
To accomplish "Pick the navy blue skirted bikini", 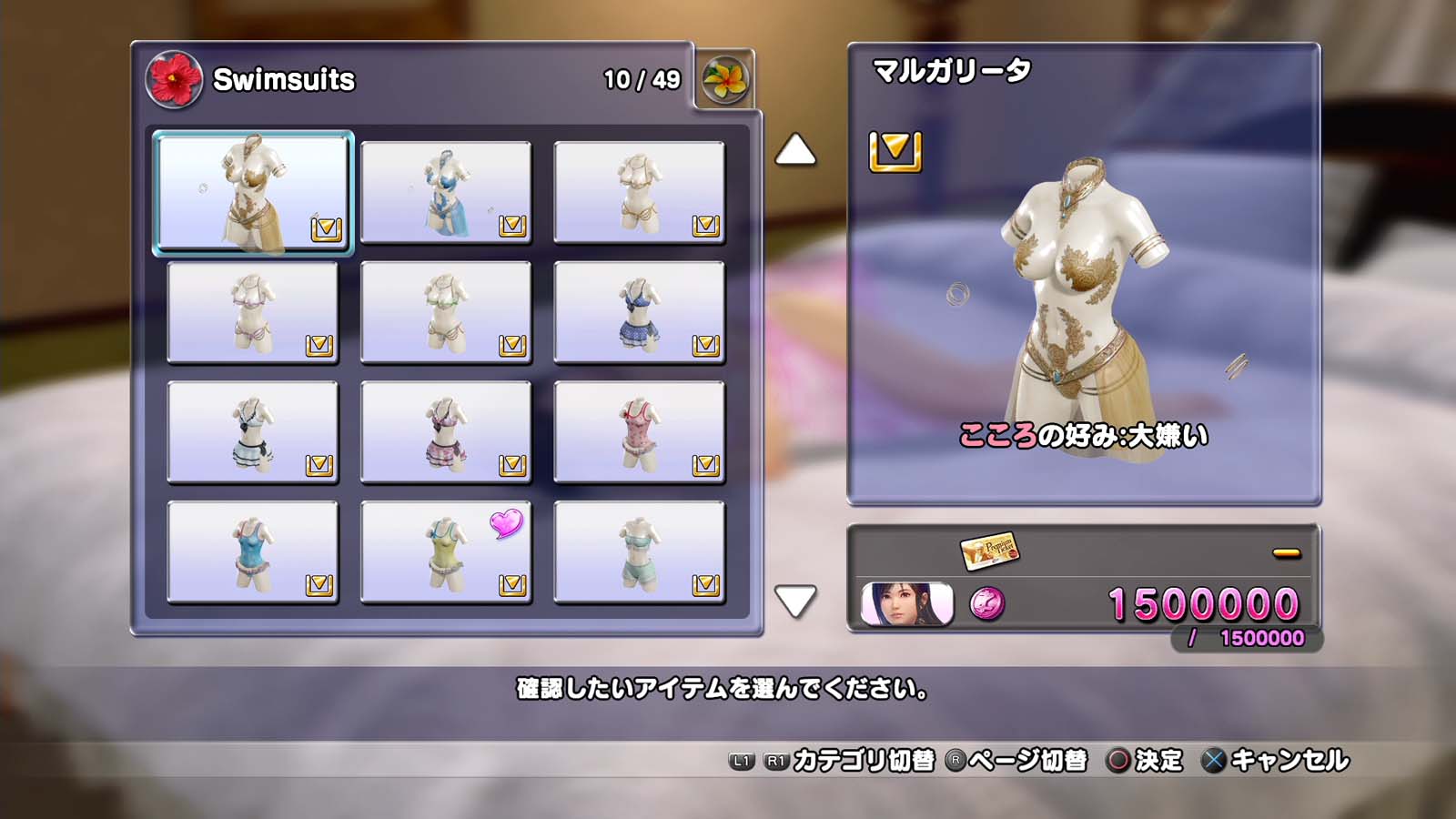I will pyautogui.click(x=639, y=312).
